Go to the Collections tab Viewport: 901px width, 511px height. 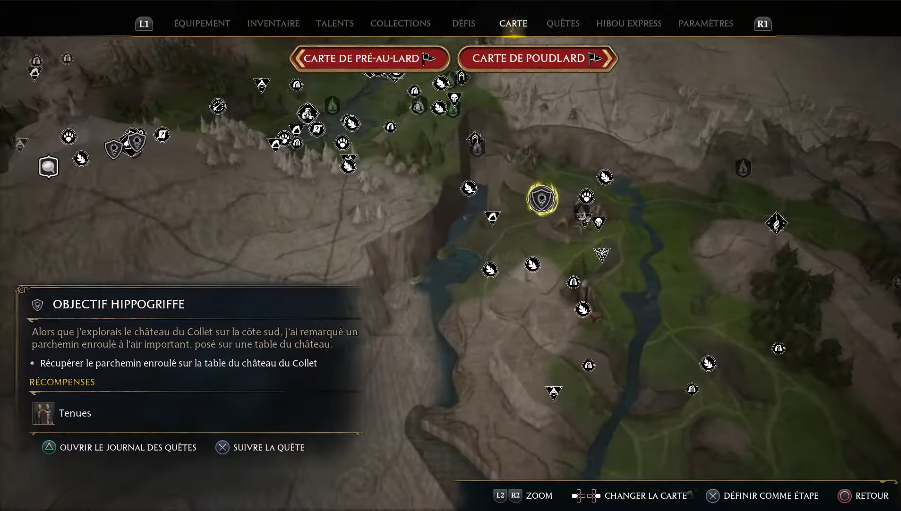pyautogui.click(x=400, y=23)
